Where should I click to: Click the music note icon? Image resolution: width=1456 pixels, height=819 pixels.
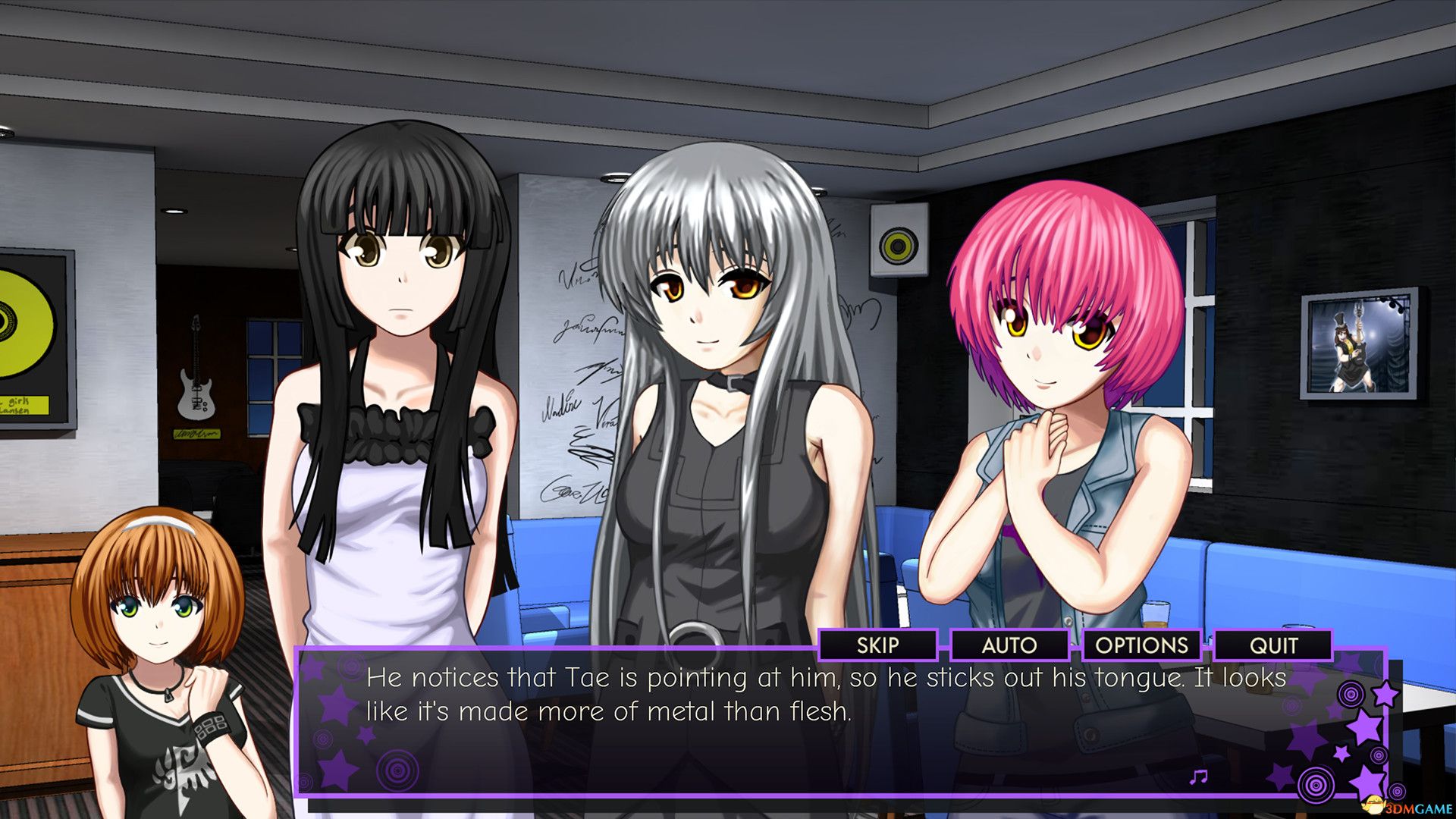pyautogui.click(x=1198, y=777)
